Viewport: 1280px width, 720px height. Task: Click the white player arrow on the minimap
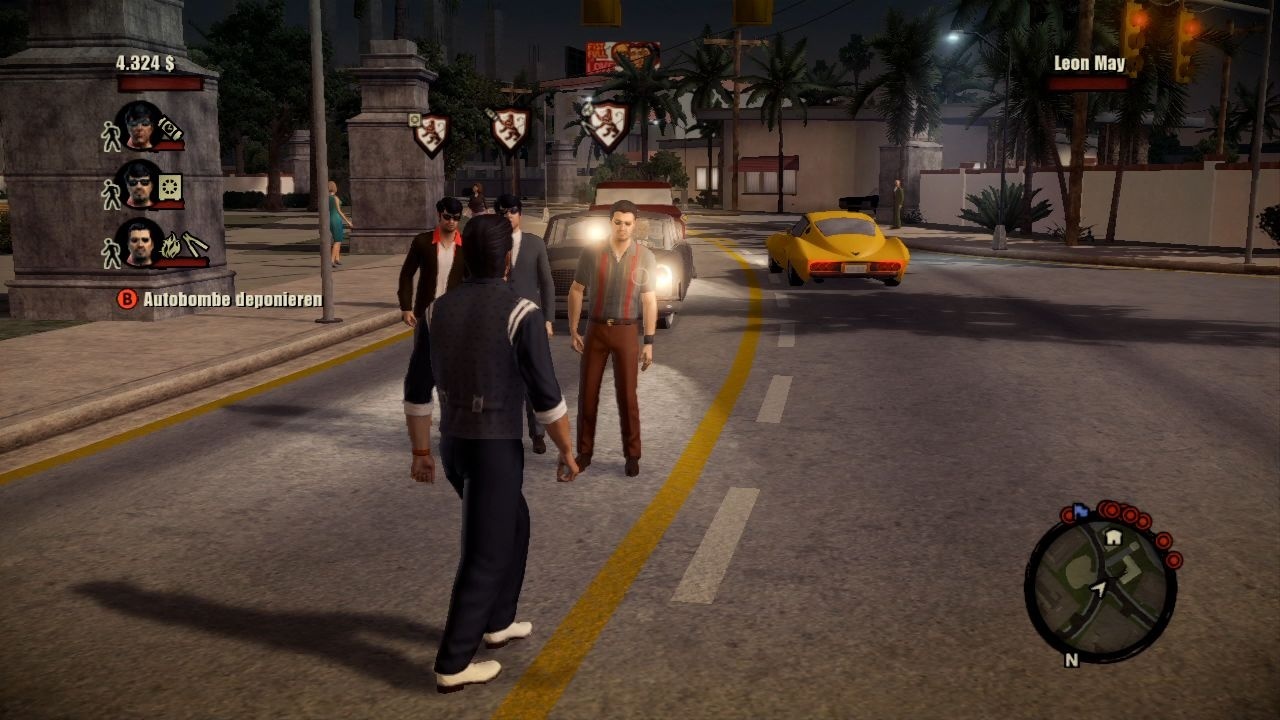tap(1099, 590)
